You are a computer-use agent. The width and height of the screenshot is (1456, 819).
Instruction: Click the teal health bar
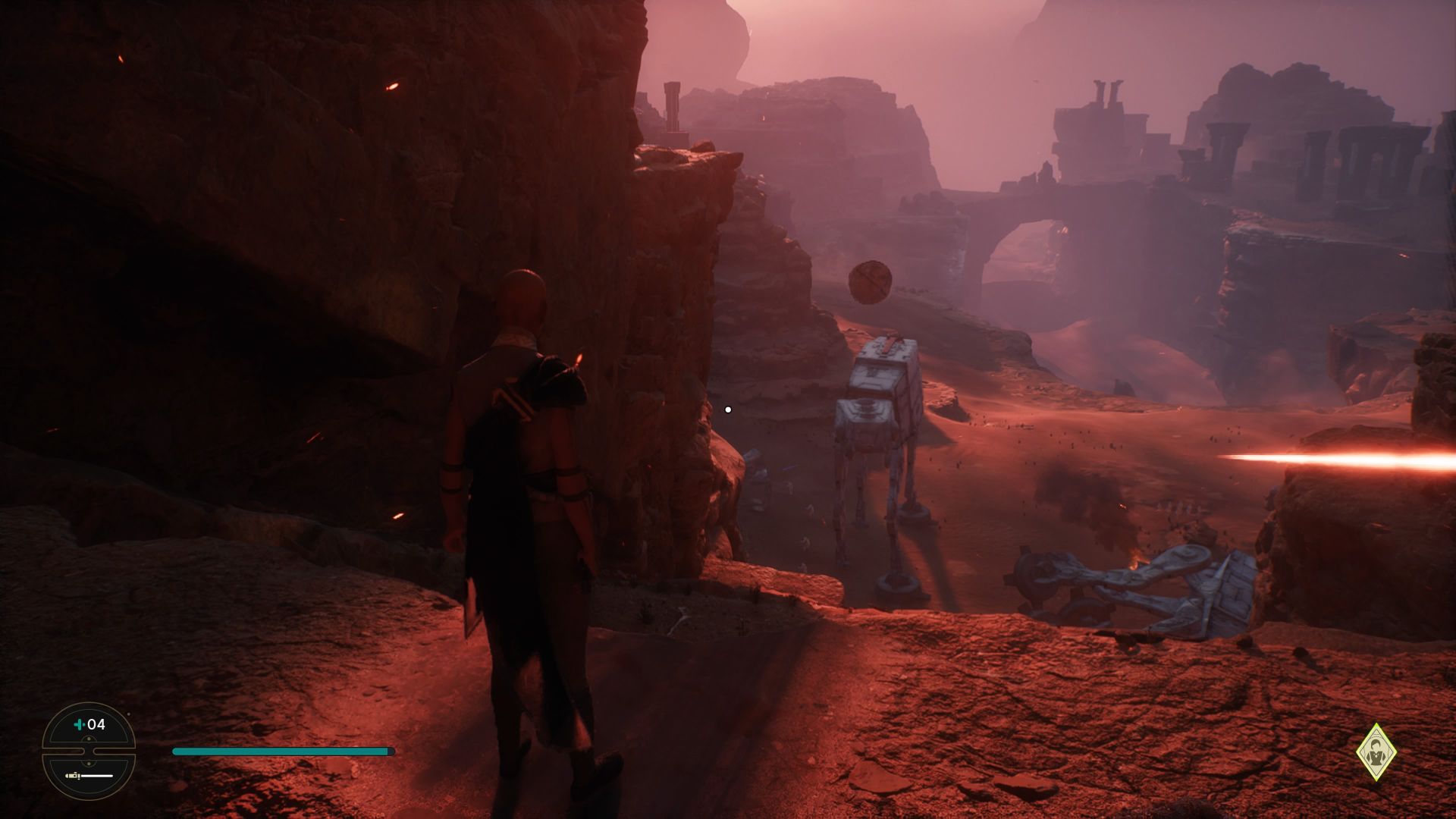[281, 751]
